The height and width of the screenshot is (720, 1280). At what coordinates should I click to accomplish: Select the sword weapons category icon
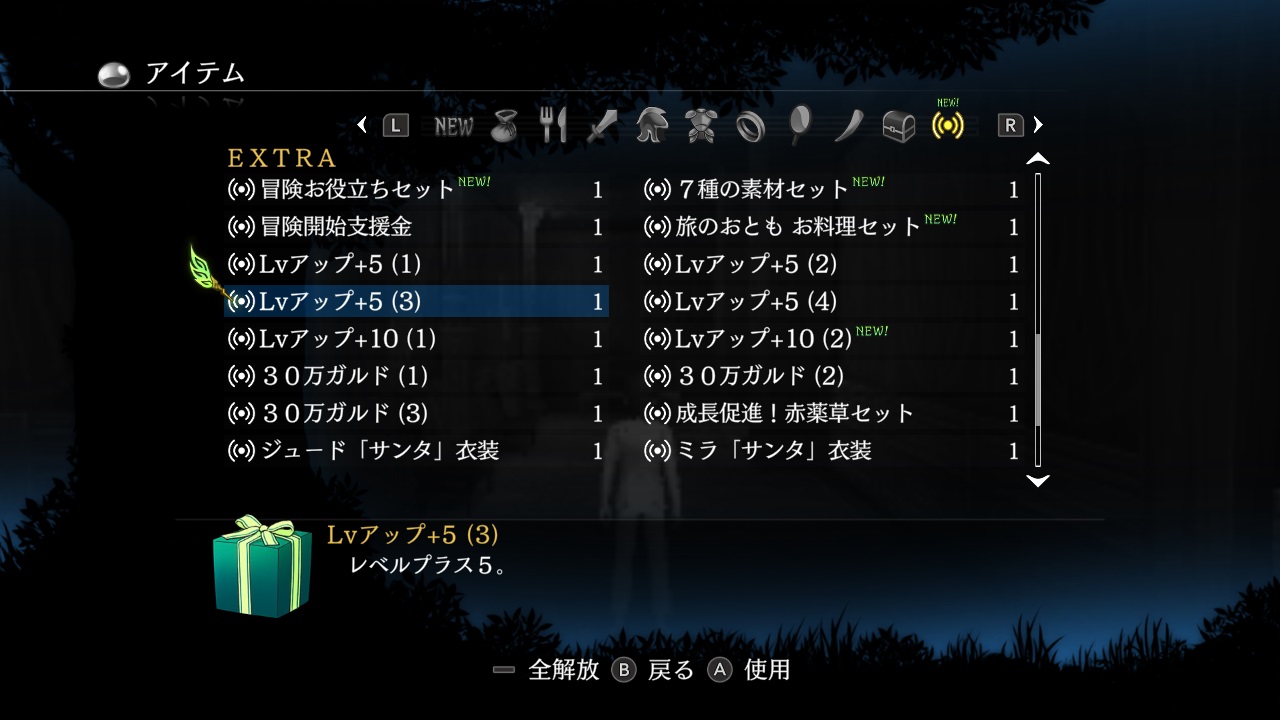click(604, 124)
